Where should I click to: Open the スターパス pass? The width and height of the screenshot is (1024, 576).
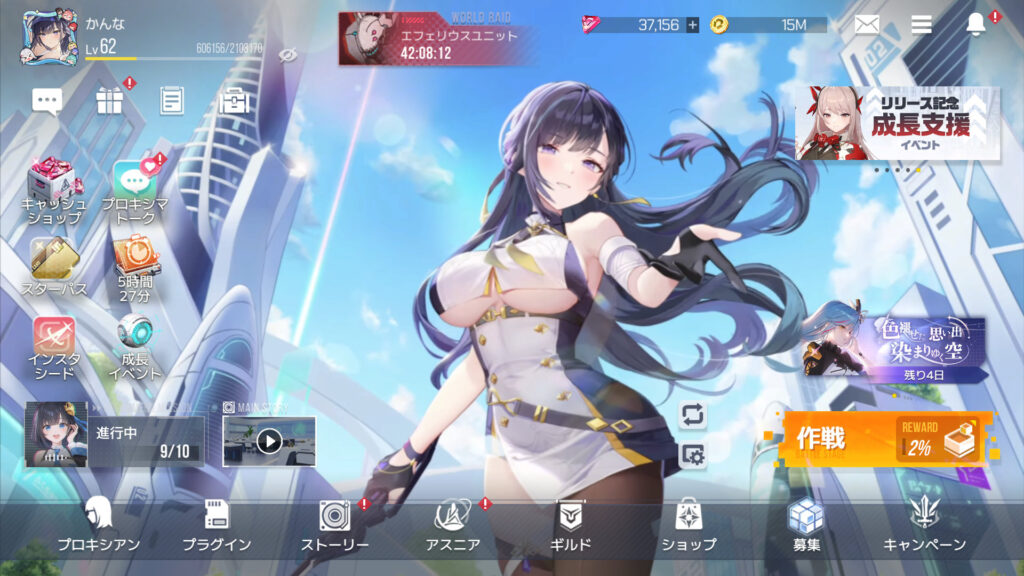tap(53, 266)
